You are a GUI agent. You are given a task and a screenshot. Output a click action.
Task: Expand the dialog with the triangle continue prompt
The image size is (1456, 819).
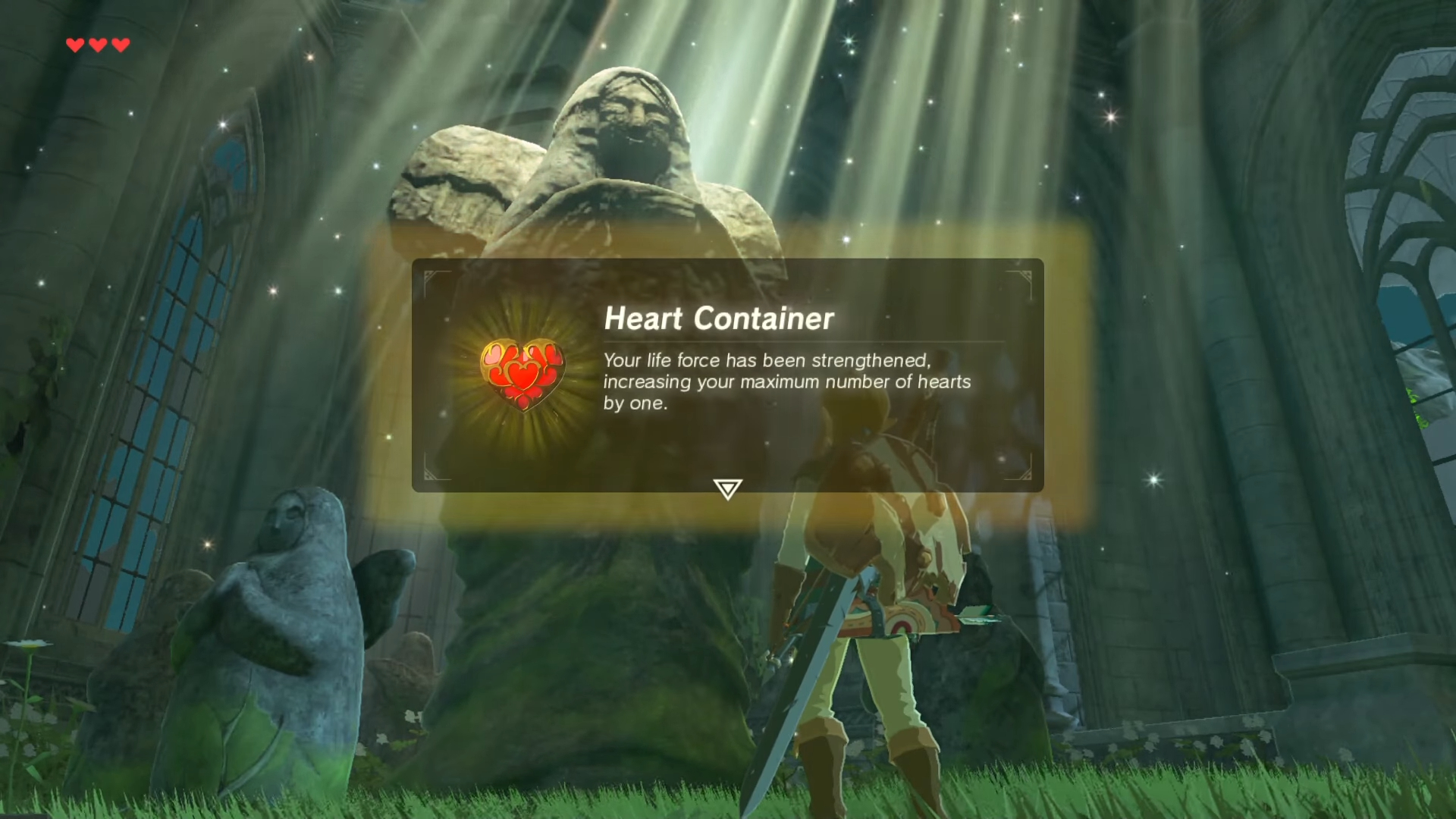(x=726, y=490)
